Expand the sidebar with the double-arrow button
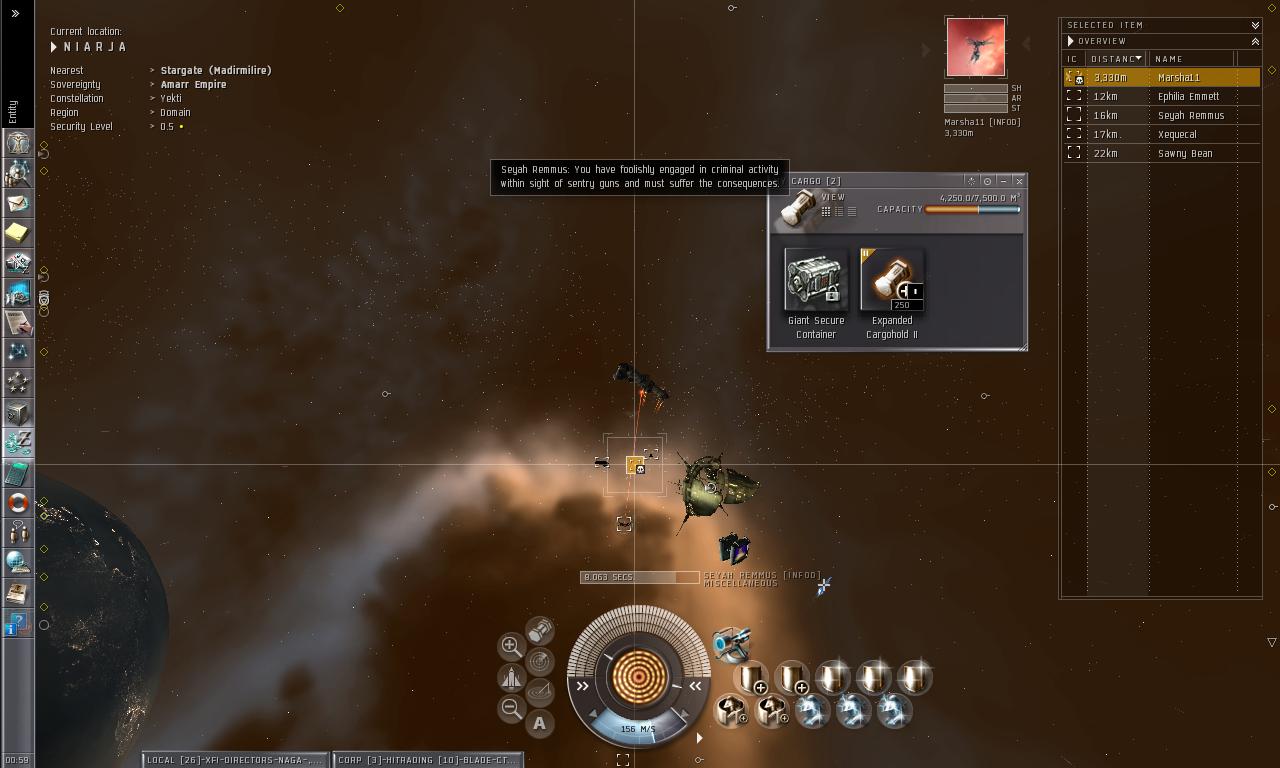 point(16,14)
